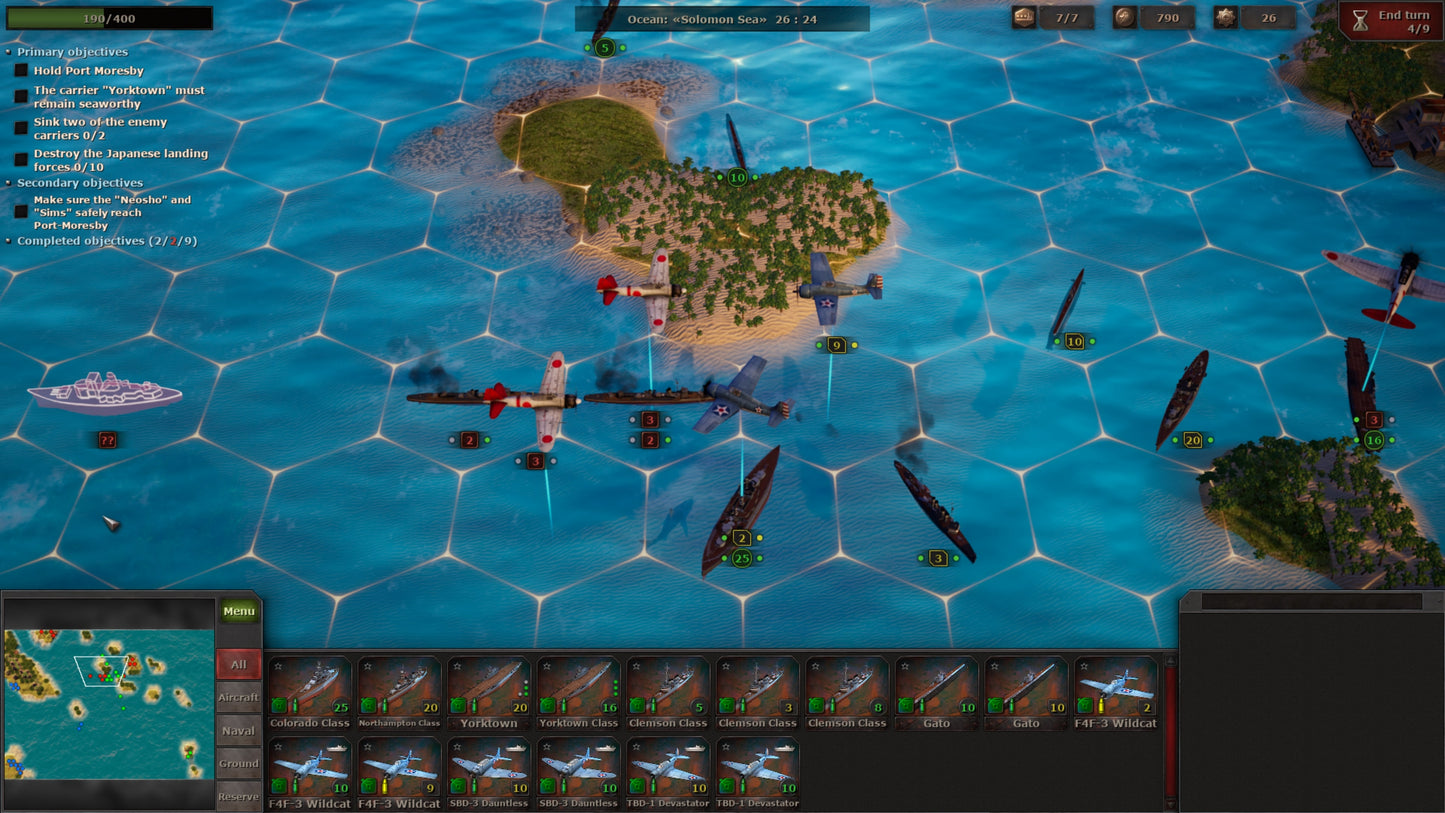Collapse the Secondary objectives section

8,184
